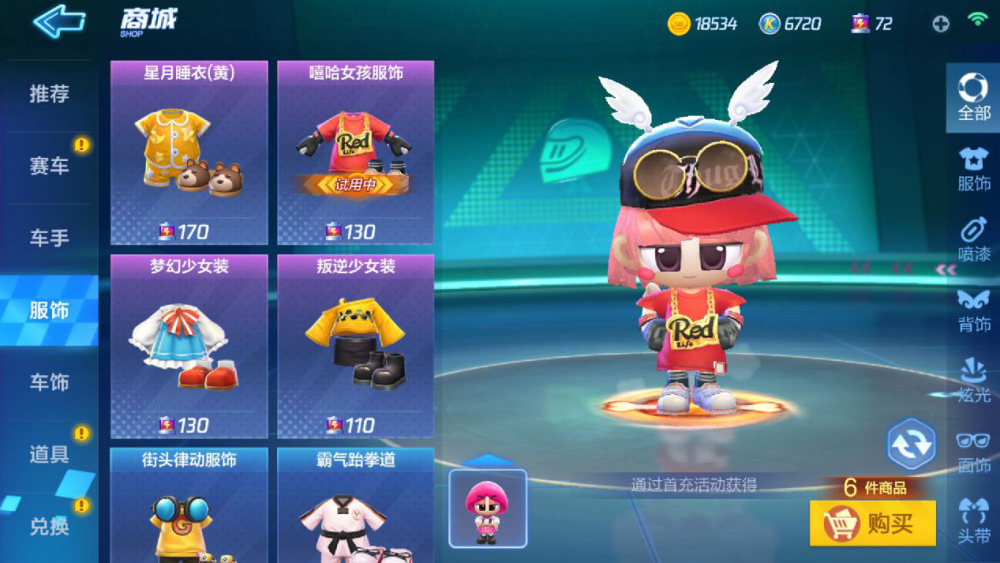Open the 车饰 category tab
1000x563 pixels.
pyautogui.click(x=49, y=382)
